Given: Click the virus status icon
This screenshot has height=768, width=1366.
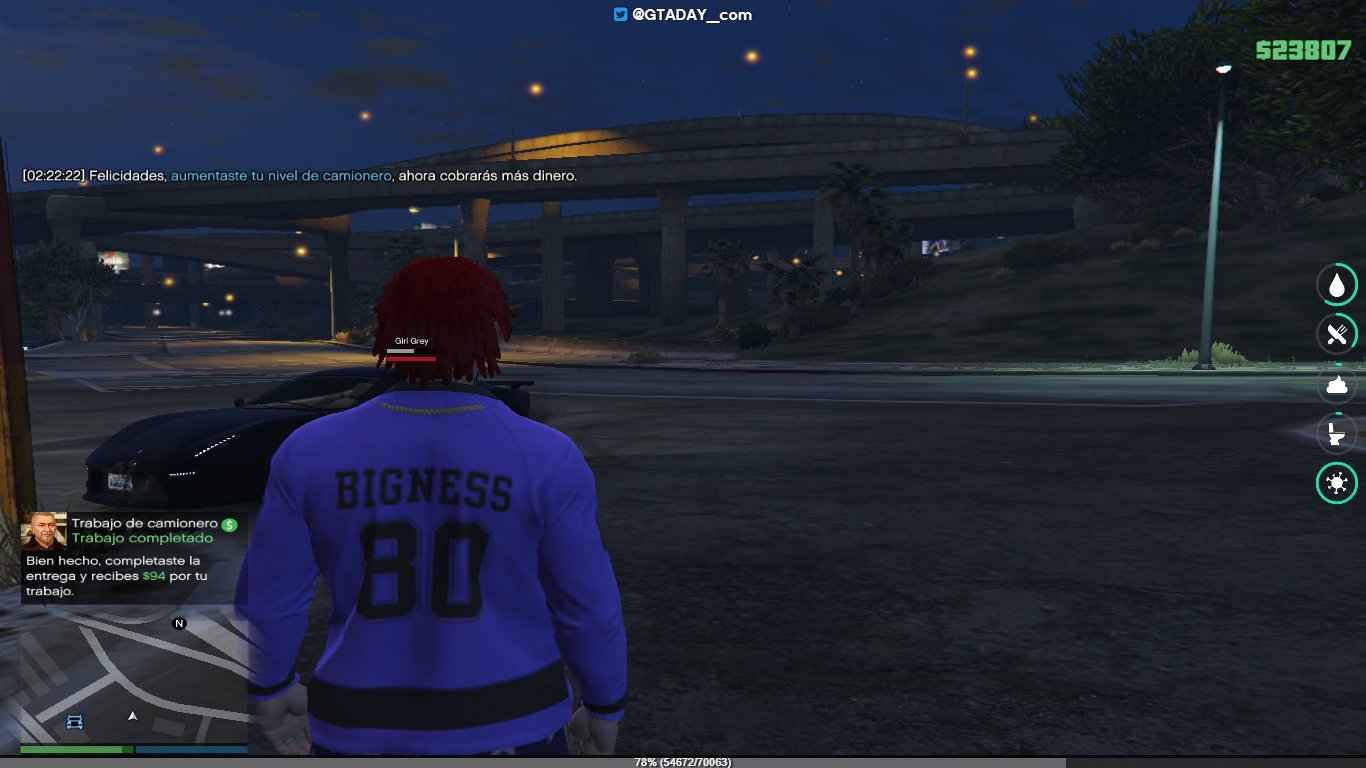Looking at the screenshot, I should tap(1336, 484).
